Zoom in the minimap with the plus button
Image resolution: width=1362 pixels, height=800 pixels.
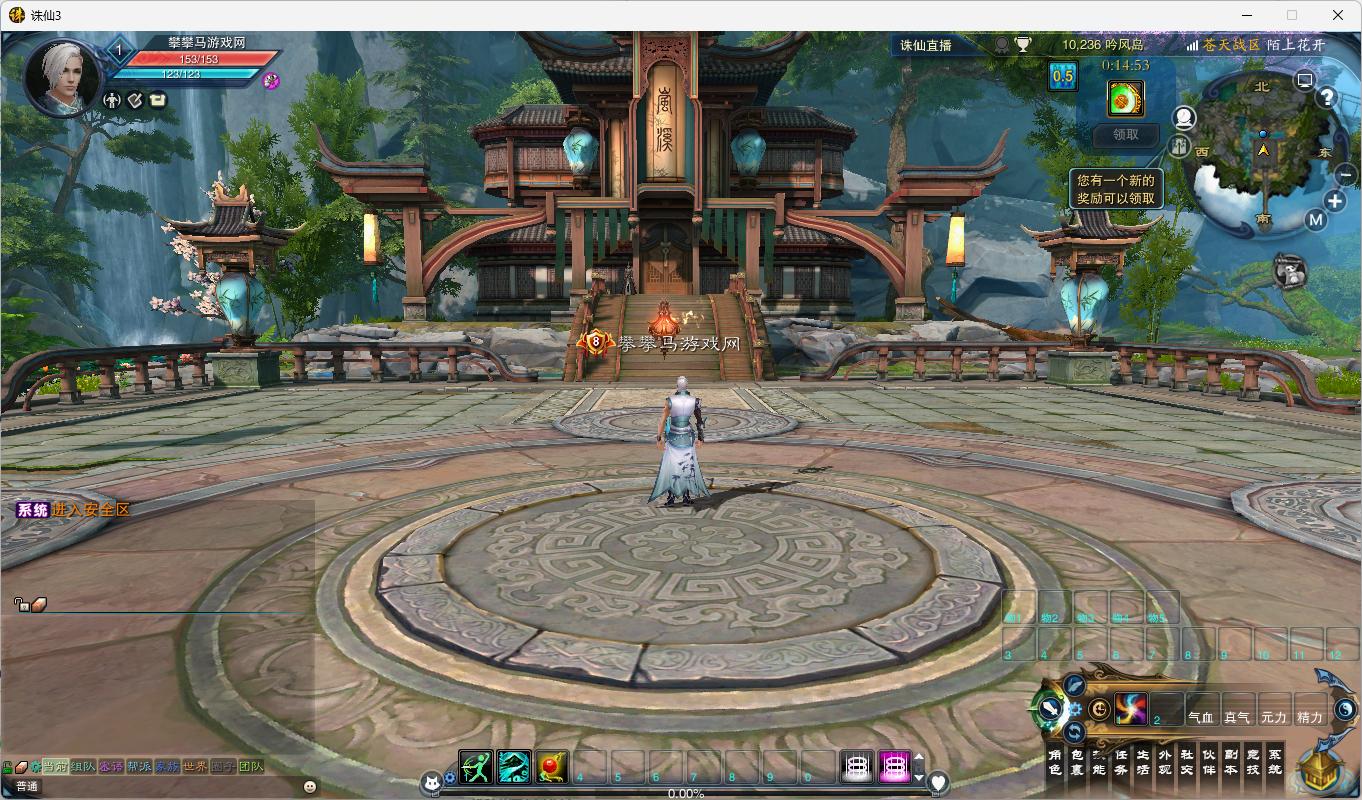point(1335,201)
